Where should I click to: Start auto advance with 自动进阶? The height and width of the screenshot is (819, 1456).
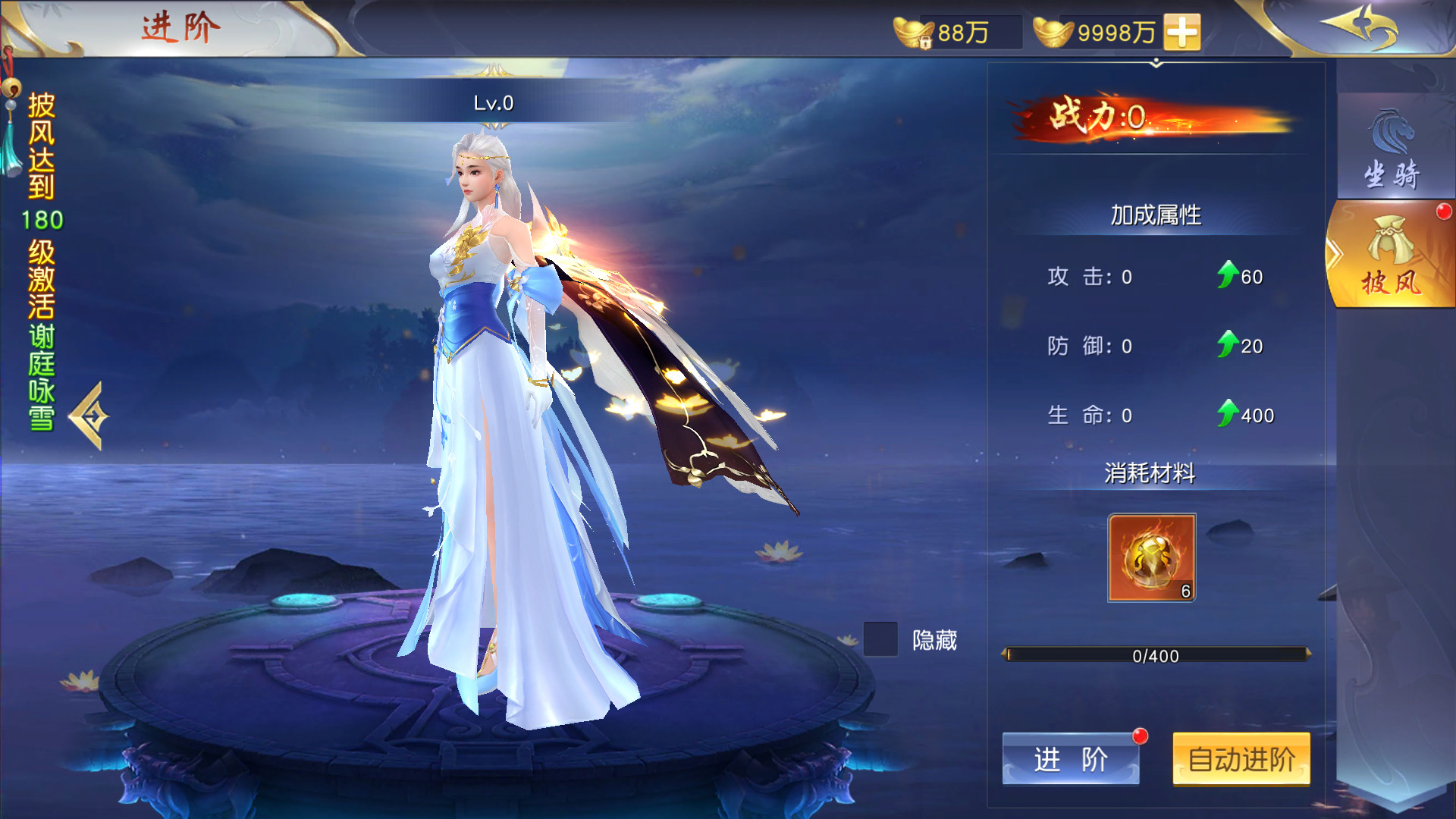(1241, 758)
